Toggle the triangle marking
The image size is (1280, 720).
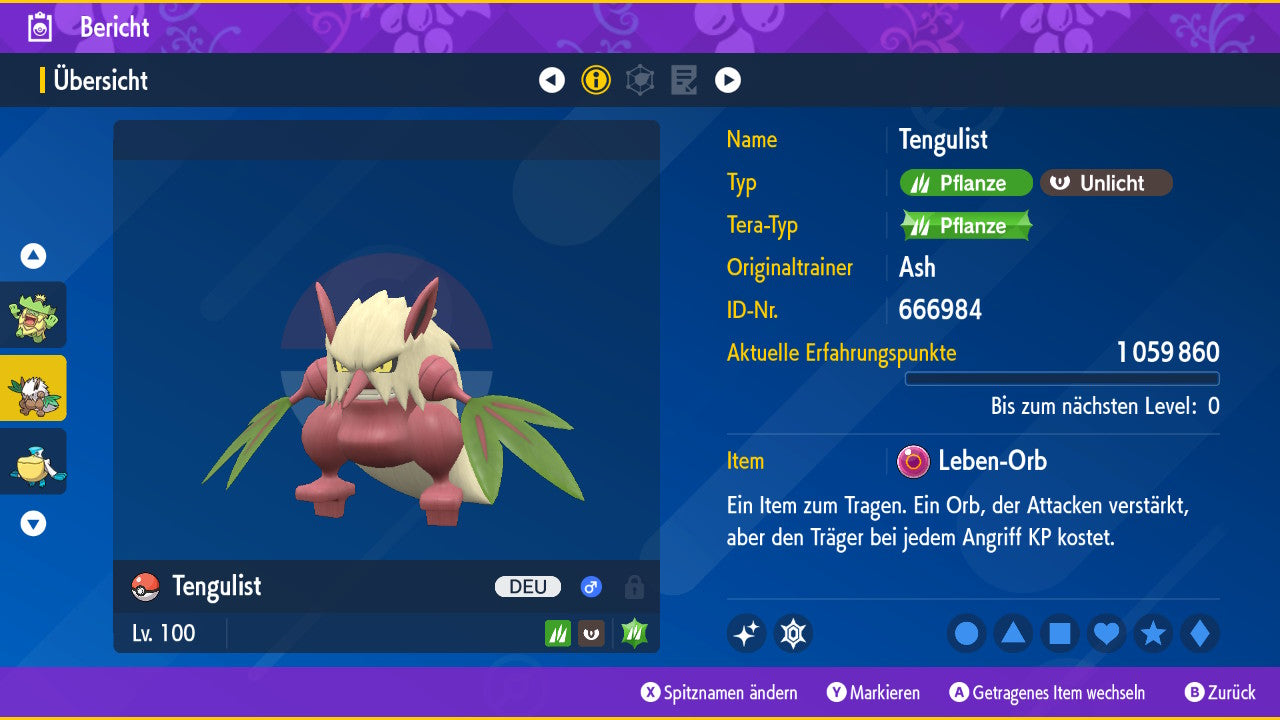click(1013, 633)
